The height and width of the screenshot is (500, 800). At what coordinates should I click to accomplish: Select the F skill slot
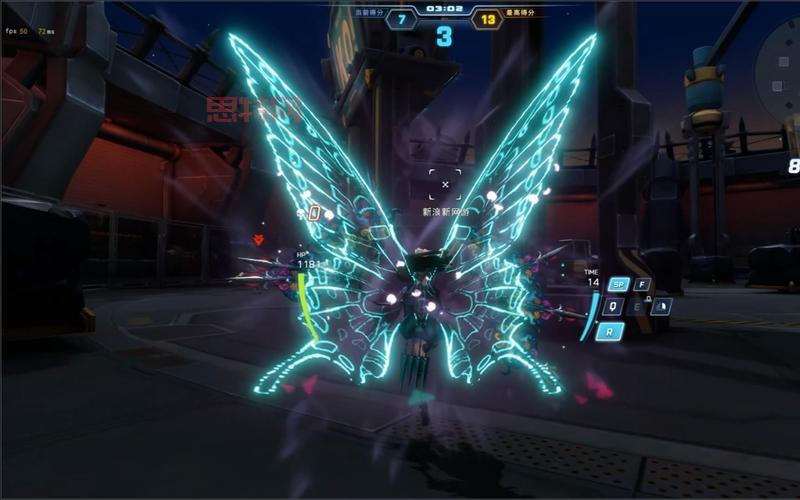pos(642,285)
